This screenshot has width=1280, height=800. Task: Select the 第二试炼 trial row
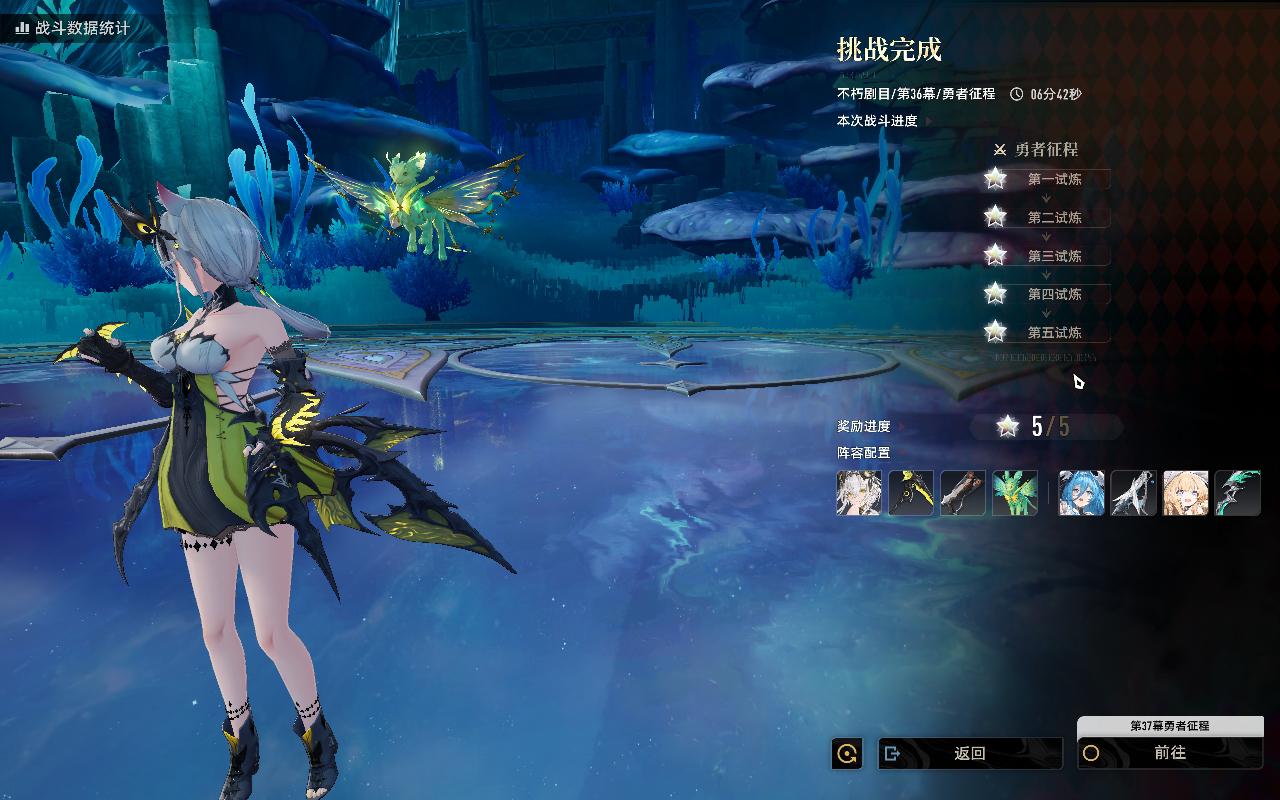pos(1054,217)
